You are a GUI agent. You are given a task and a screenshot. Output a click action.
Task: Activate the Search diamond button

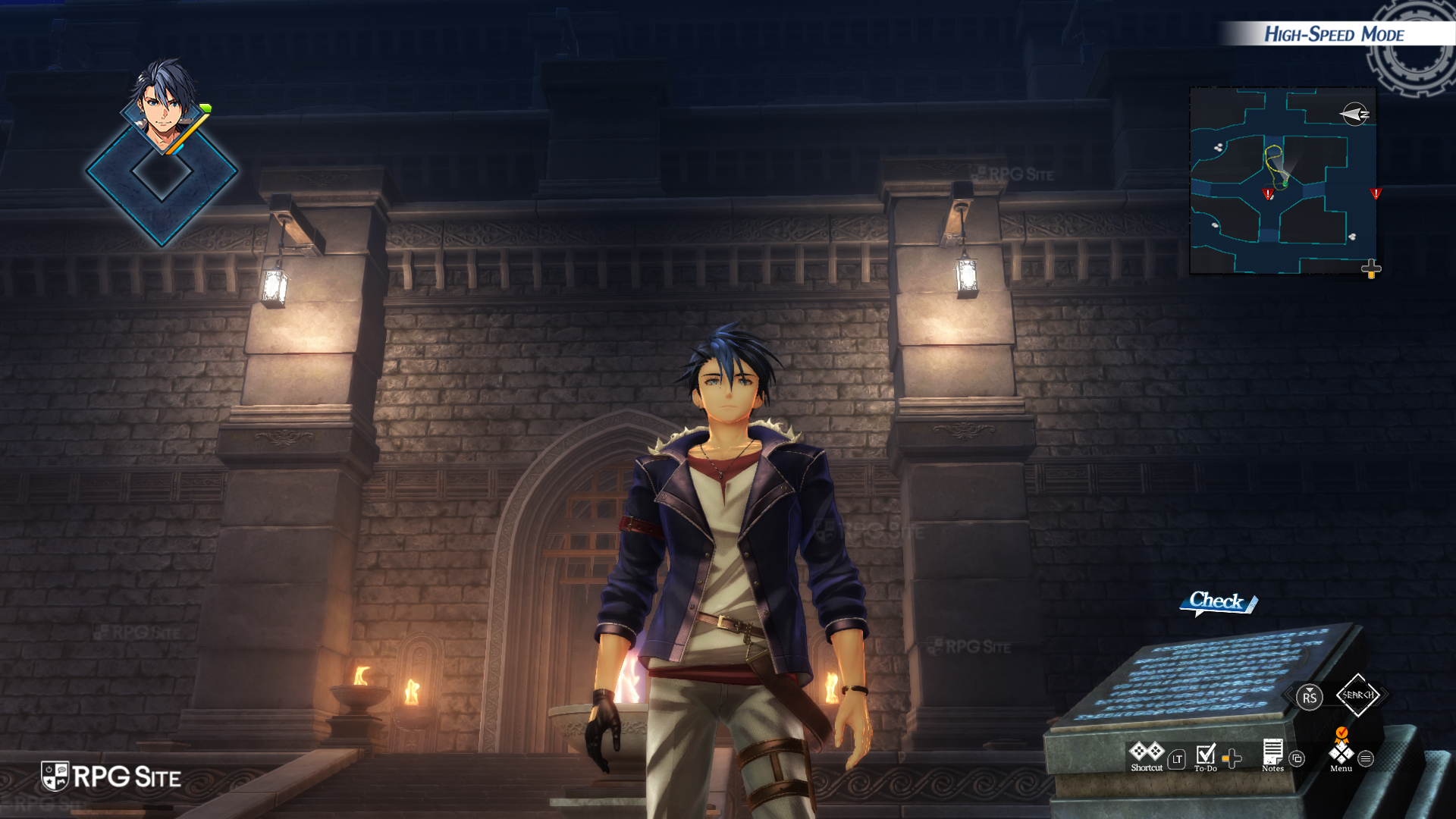(x=1357, y=695)
